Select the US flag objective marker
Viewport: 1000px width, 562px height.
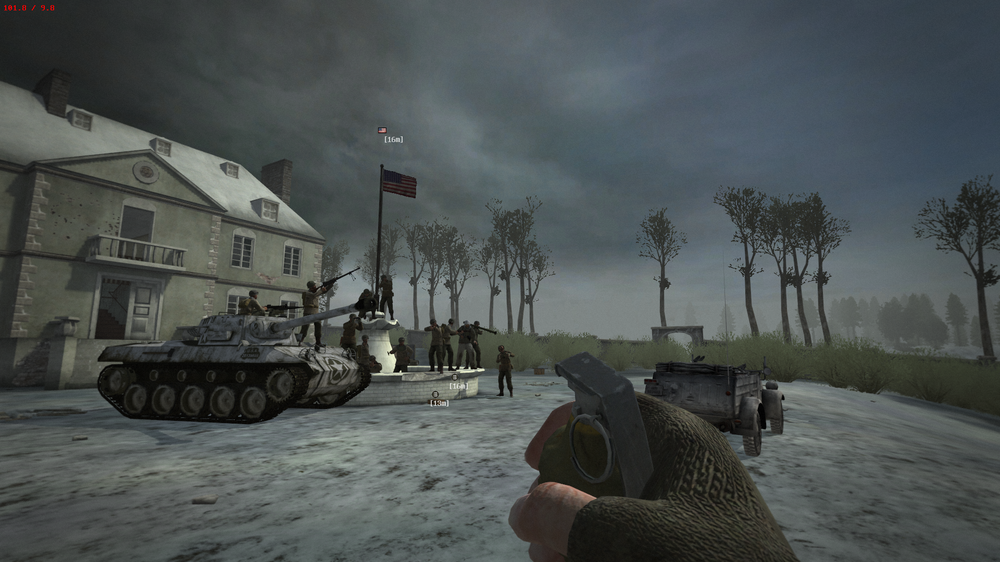(x=383, y=130)
